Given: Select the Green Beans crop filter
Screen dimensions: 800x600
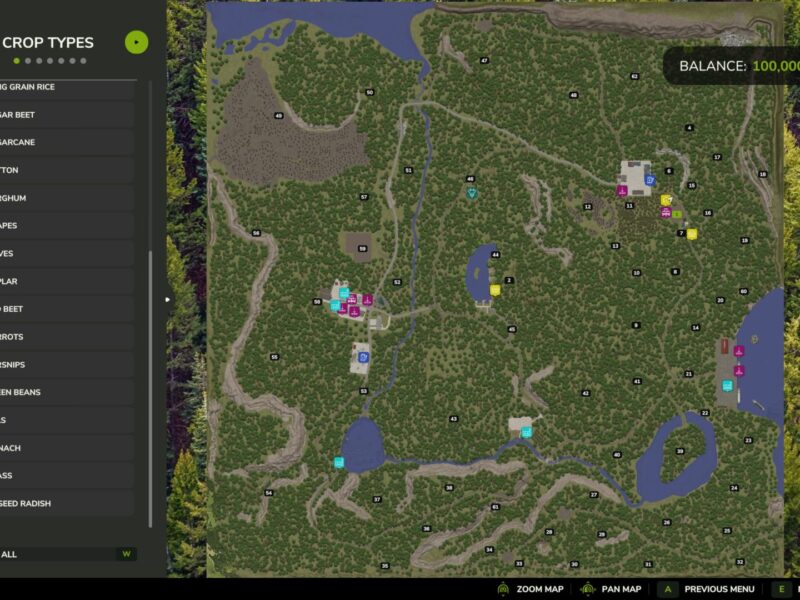Looking at the screenshot, I should click(x=60, y=392).
